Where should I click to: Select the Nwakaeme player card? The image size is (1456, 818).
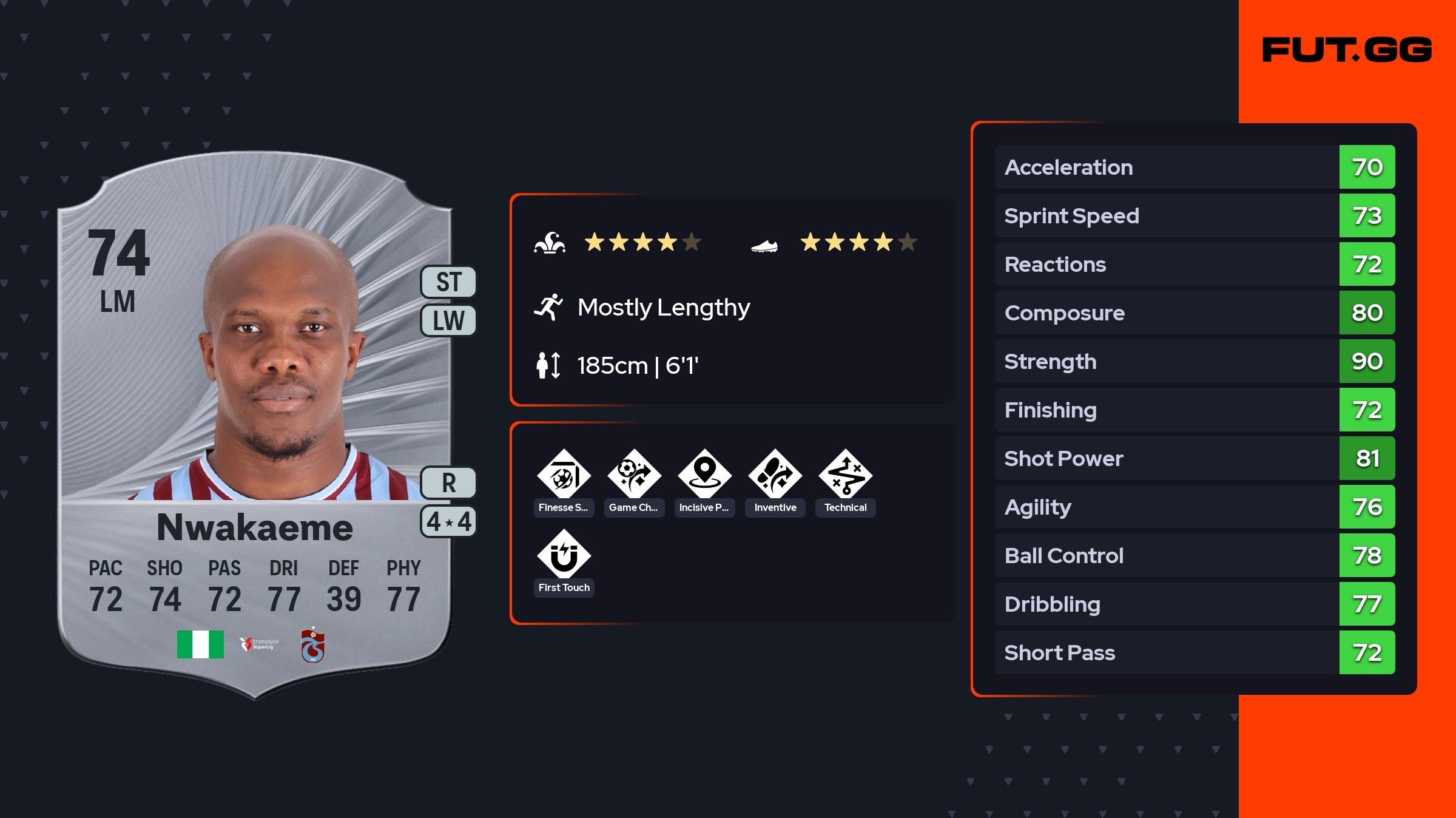pos(255,425)
